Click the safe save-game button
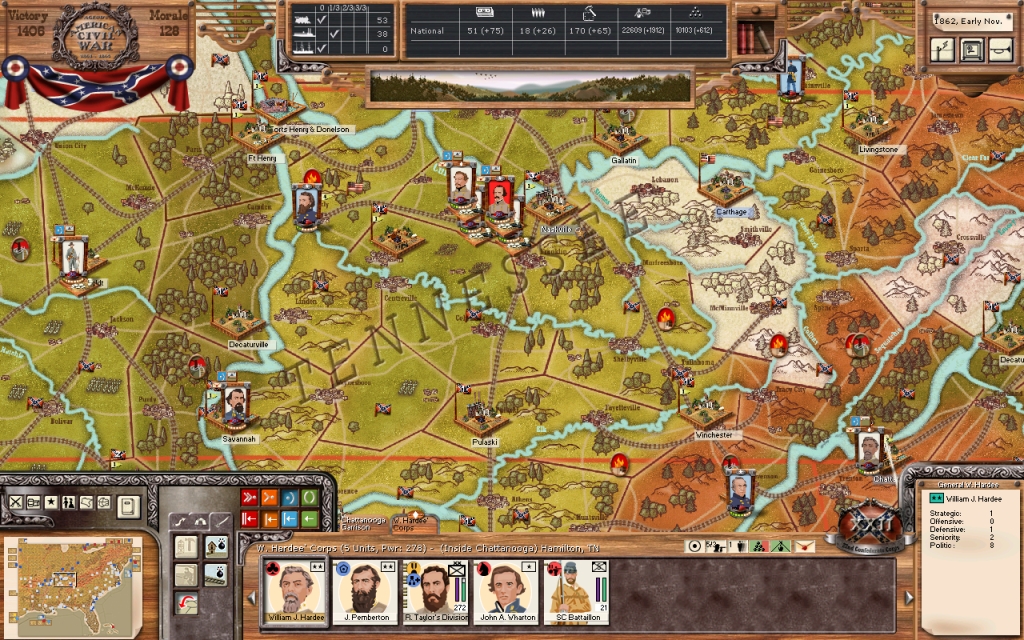1024x640 pixels. (971, 50)
